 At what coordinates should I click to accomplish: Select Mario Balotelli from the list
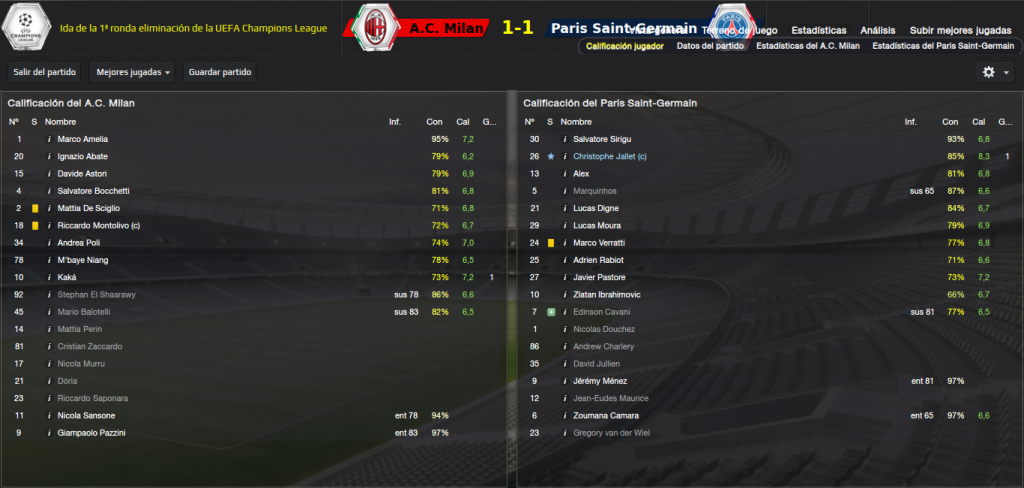coord(83,311)
